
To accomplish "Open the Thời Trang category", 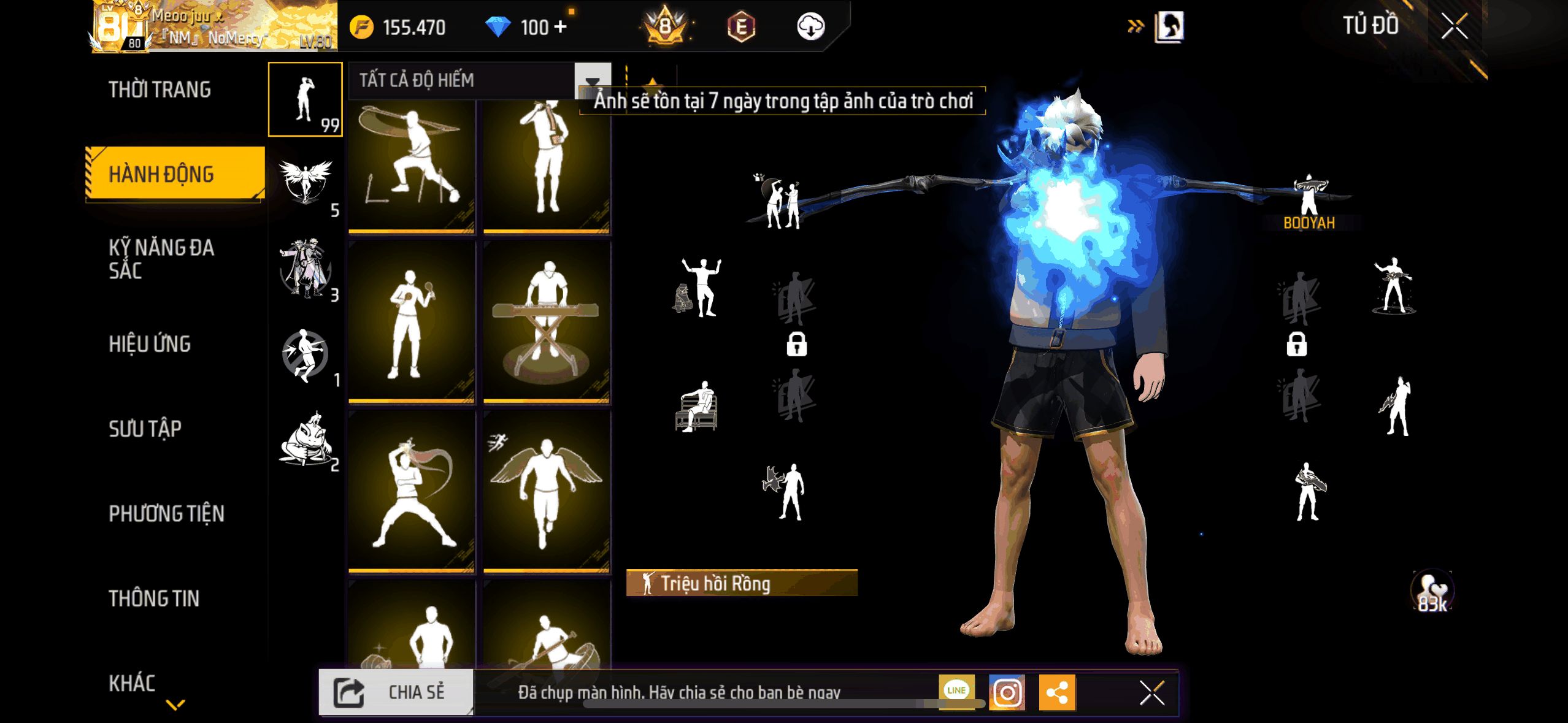I will click(159, 90).
